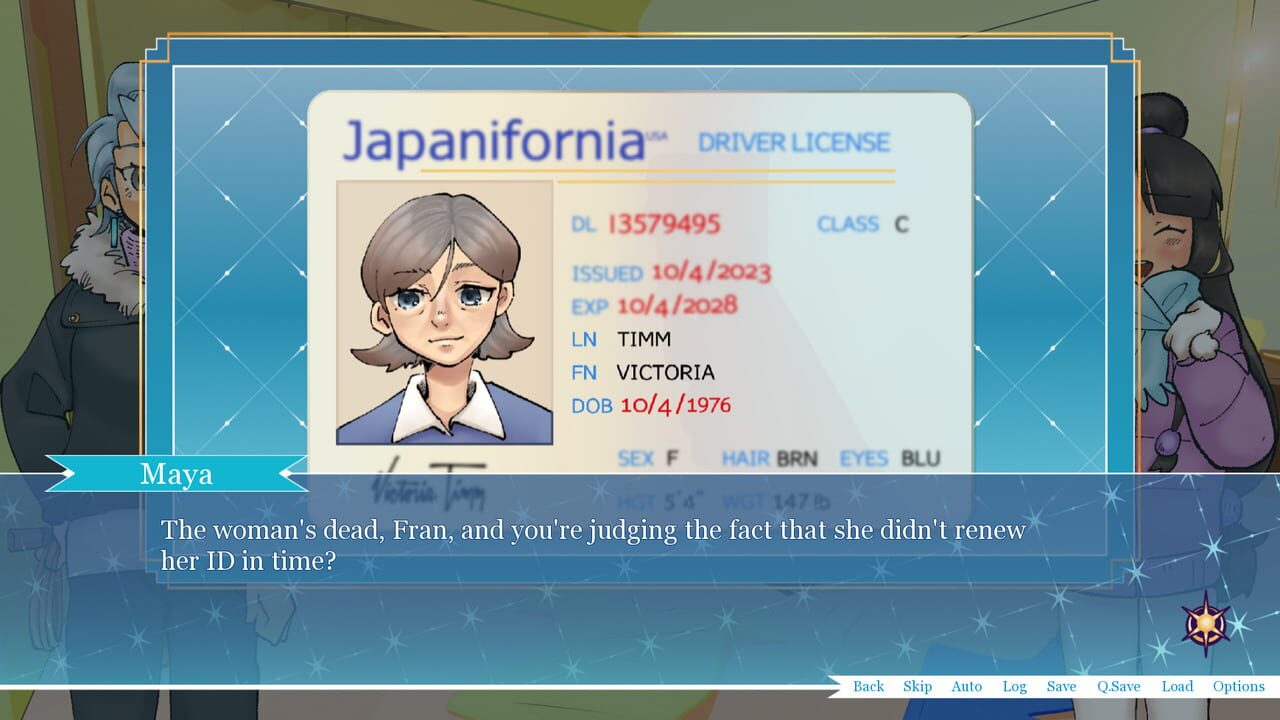Perform a Q.Save quick save
Image resolution: width=1280 pixels, height=720 pixels.
click(x=1120, y=686)
